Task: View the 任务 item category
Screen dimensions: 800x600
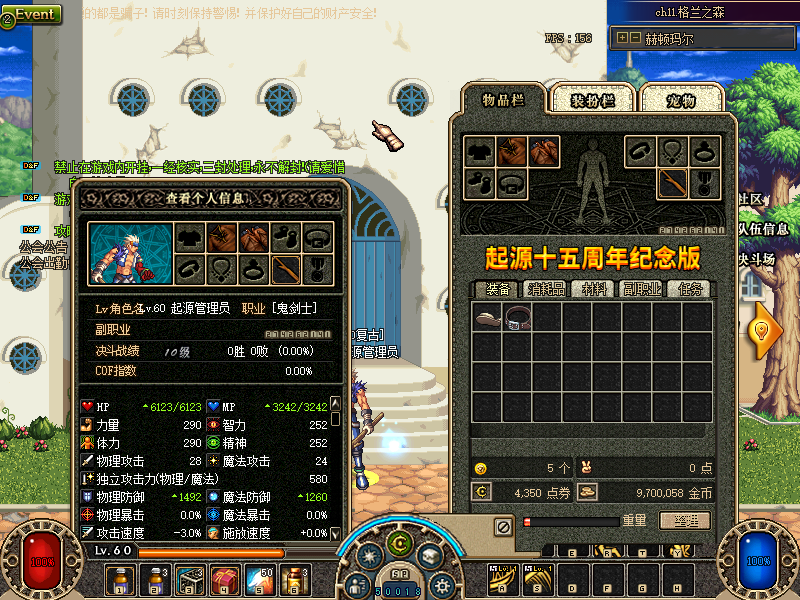Action: click(x=690, y=289)
